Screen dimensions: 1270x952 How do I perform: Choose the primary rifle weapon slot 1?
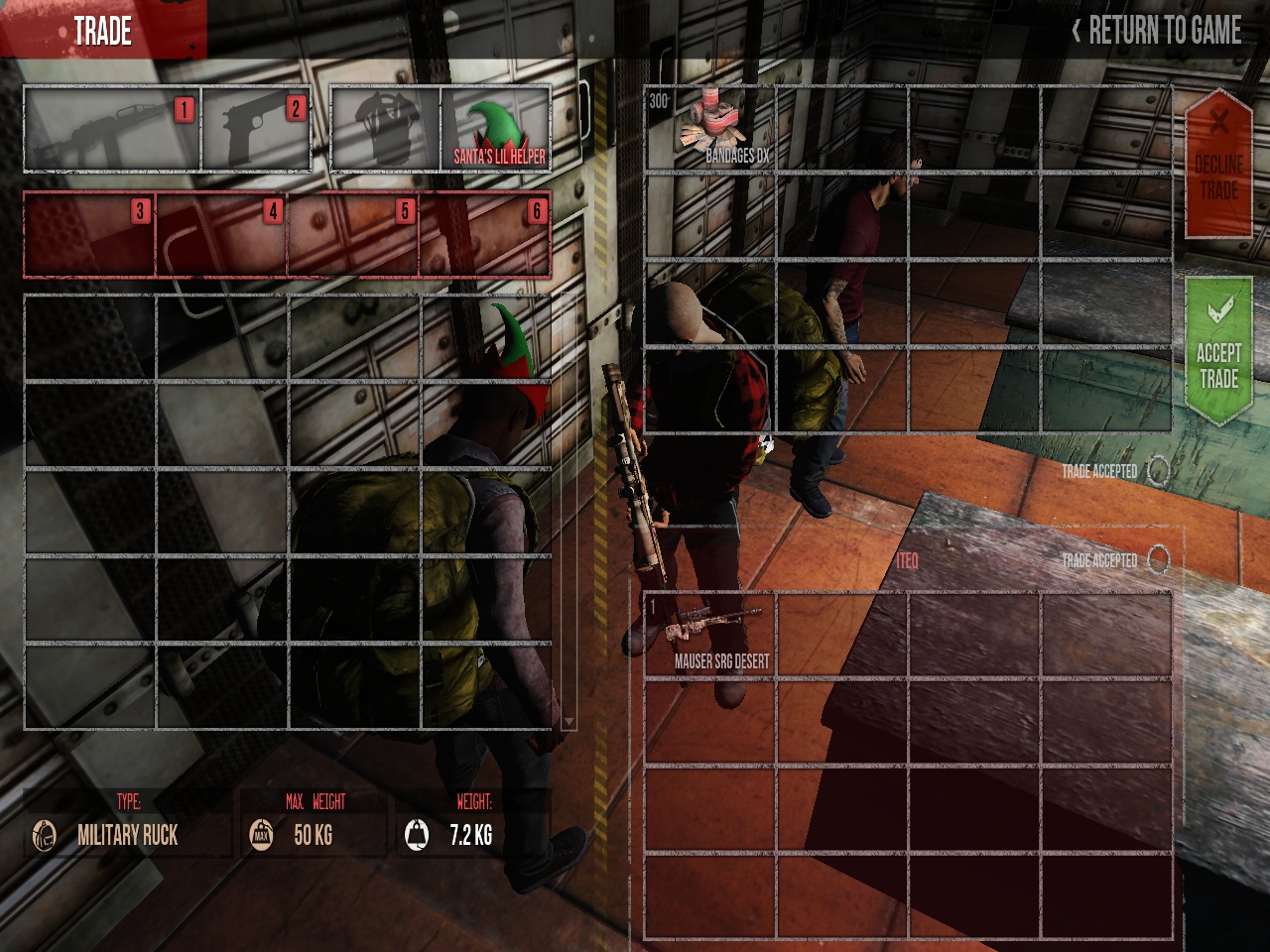(112, 130)
